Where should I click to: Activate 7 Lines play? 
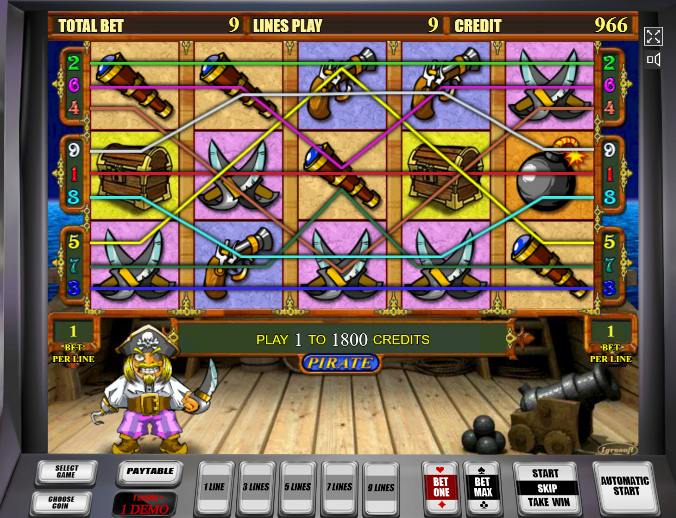click(339, 486)
